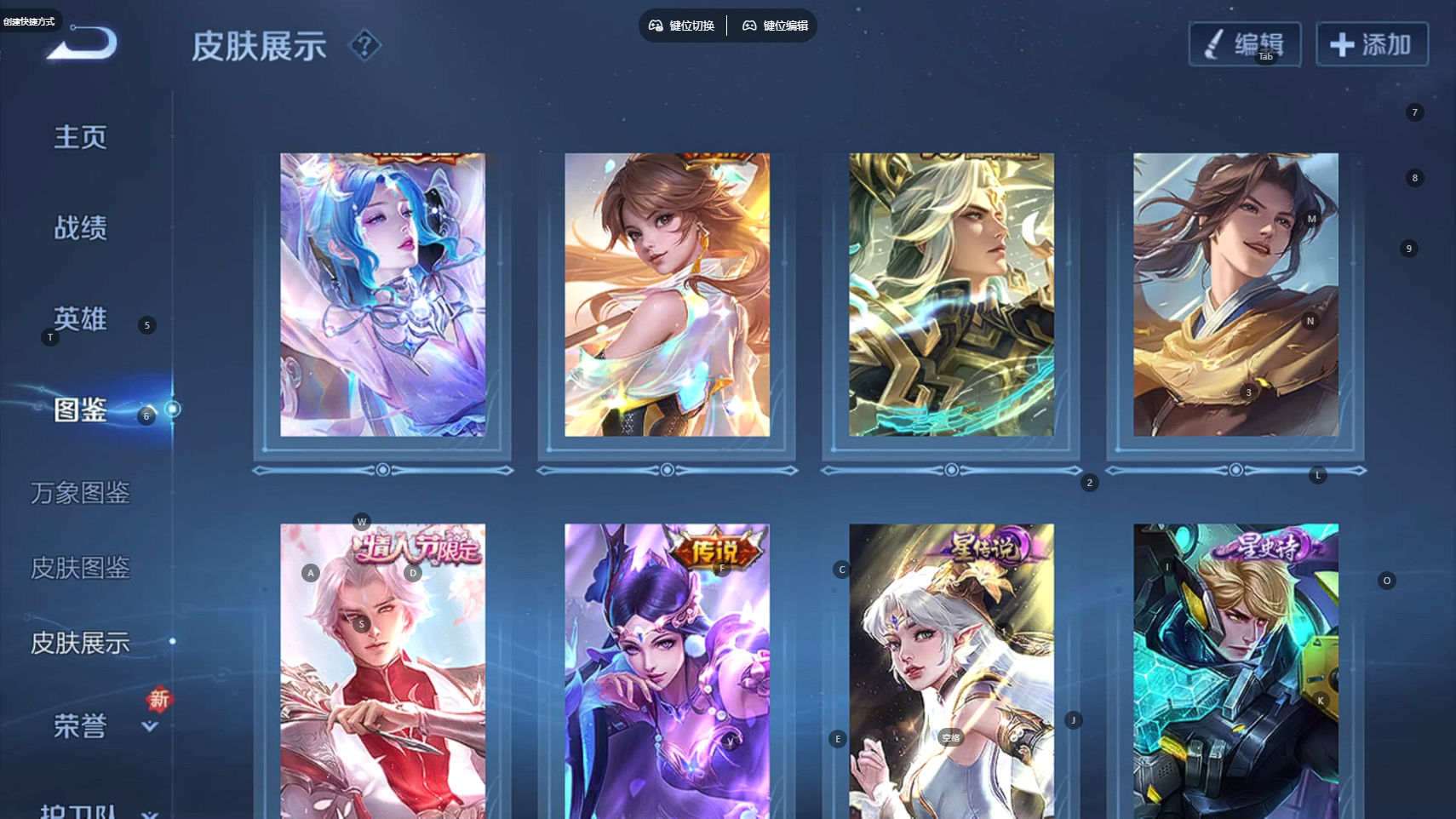Image resolution: width=1456 pixels, height=819 pixels.
Task: Open the 情人节限定 skin card
Action: coord(383,671)
